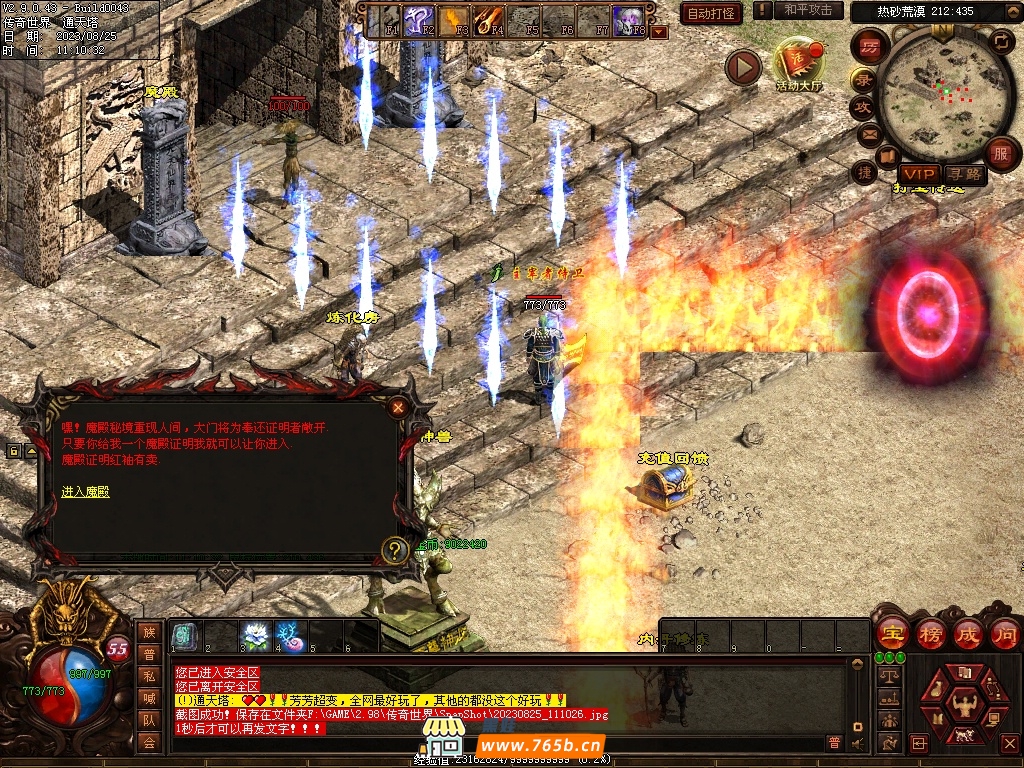Change the 和平攻击 attack mode
Viewport: 1024px width, 768px height.
coord(807,10)
